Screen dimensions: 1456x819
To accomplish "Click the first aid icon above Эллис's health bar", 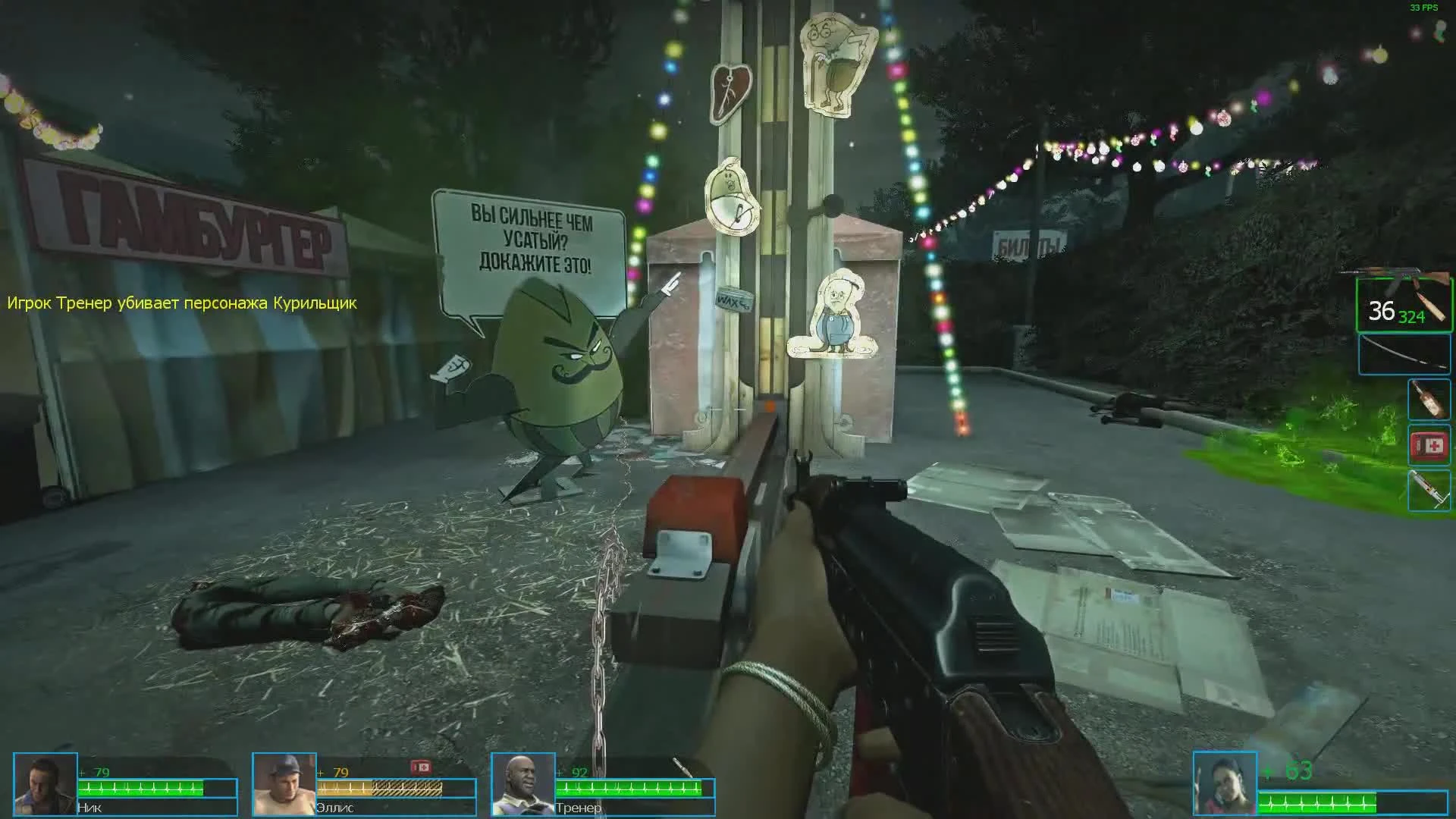I will 422,767.
